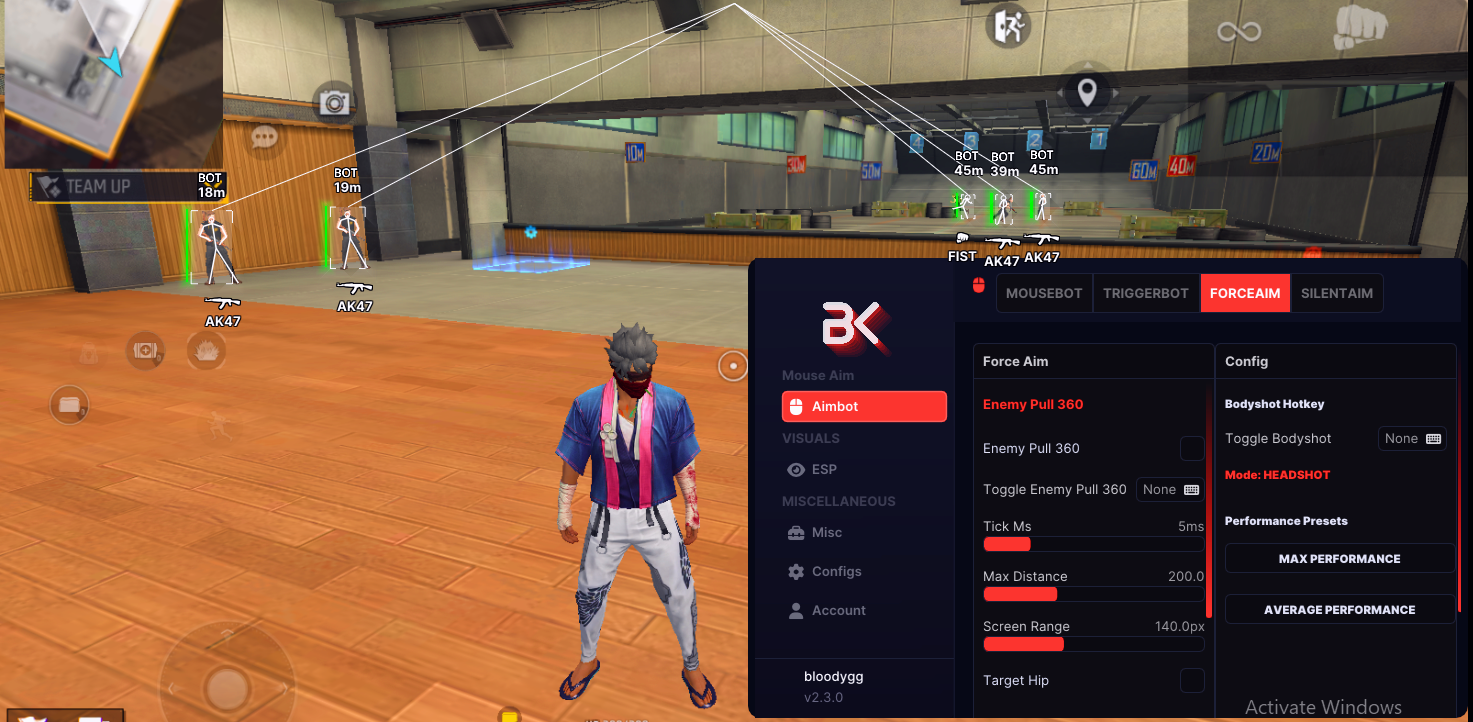Open the Account section in the sidebar
This screenshot has width=1473, height=722.
[838, 610]
